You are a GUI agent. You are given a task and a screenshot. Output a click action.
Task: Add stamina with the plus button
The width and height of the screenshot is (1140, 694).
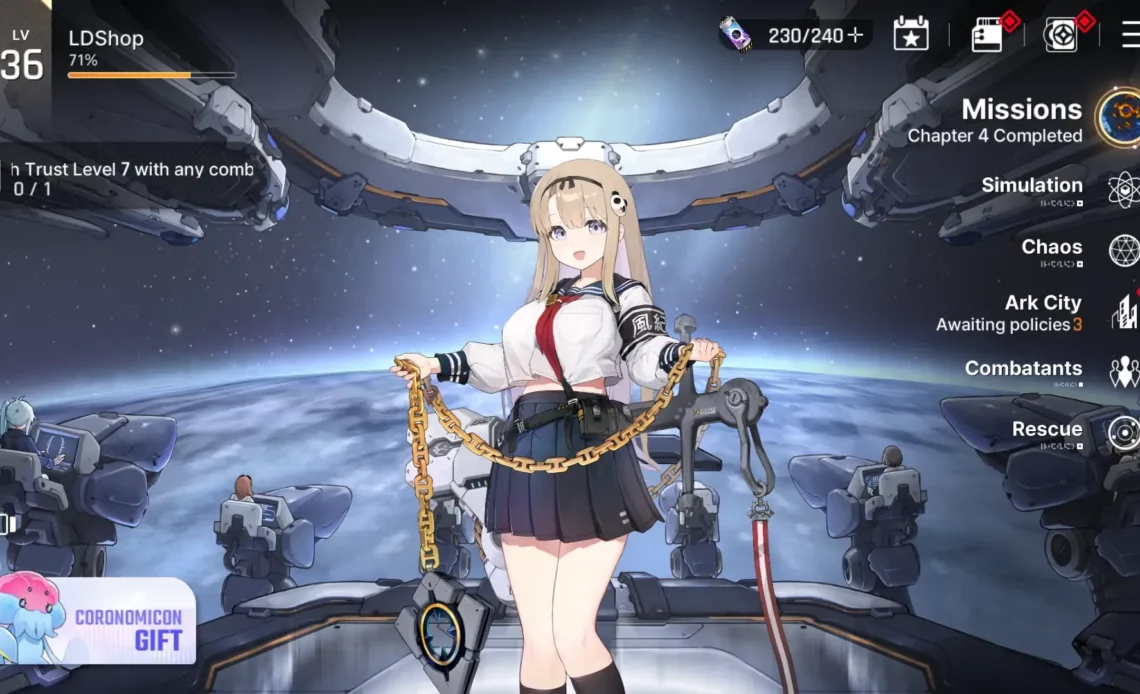855,36
